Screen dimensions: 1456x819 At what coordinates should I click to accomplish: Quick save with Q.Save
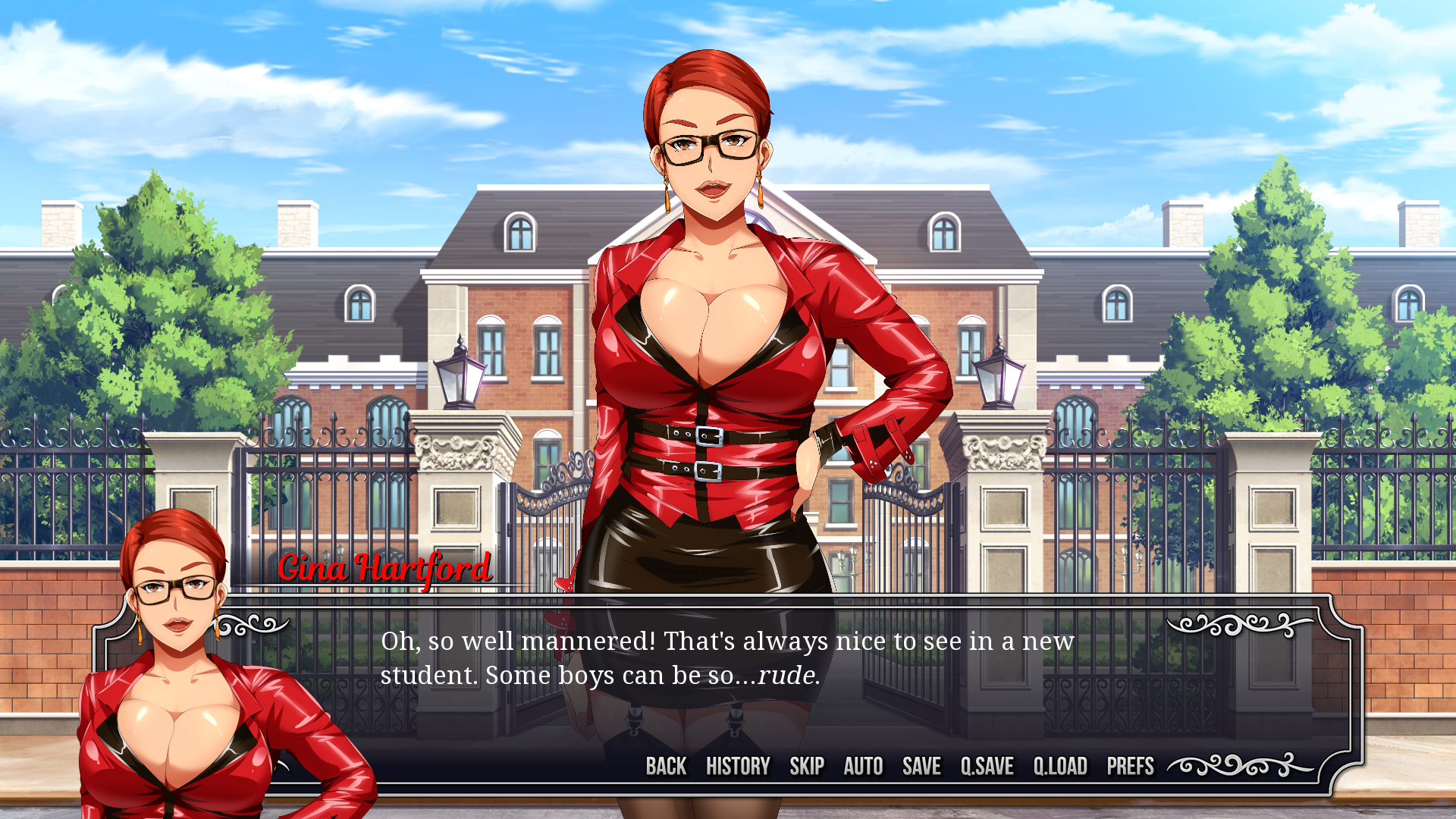987,766
